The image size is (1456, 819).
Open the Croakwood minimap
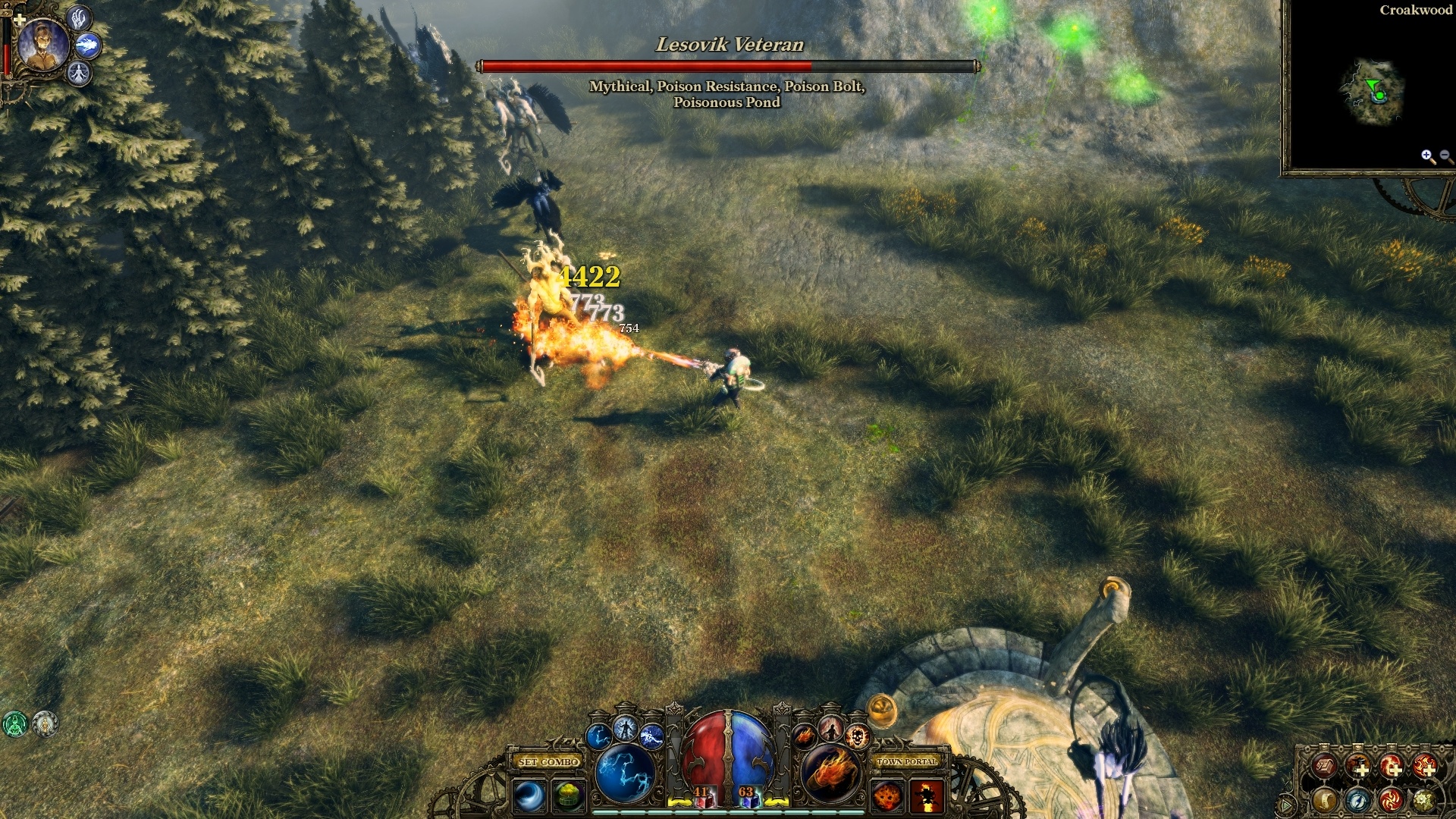[x=1373, y=93]
